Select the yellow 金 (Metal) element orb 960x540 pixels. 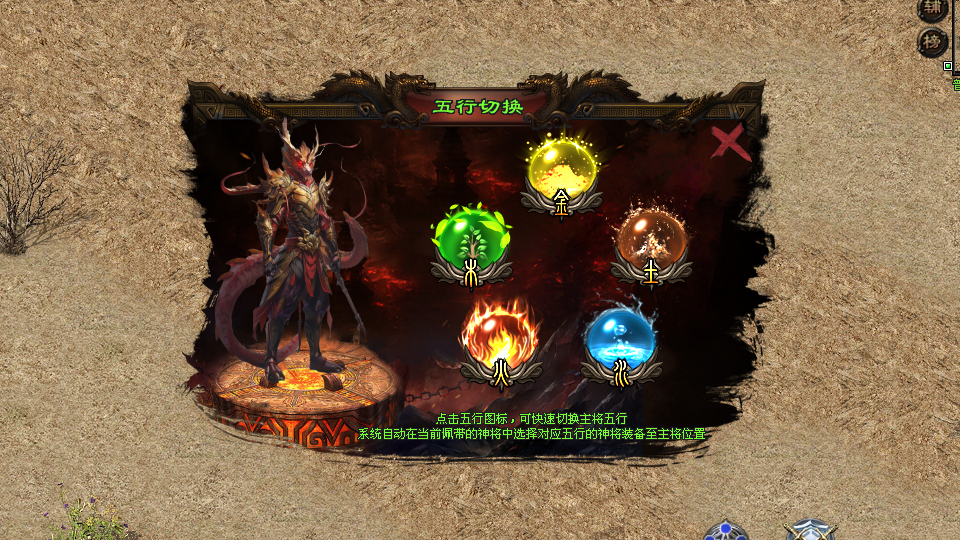(x=561, y=171)
